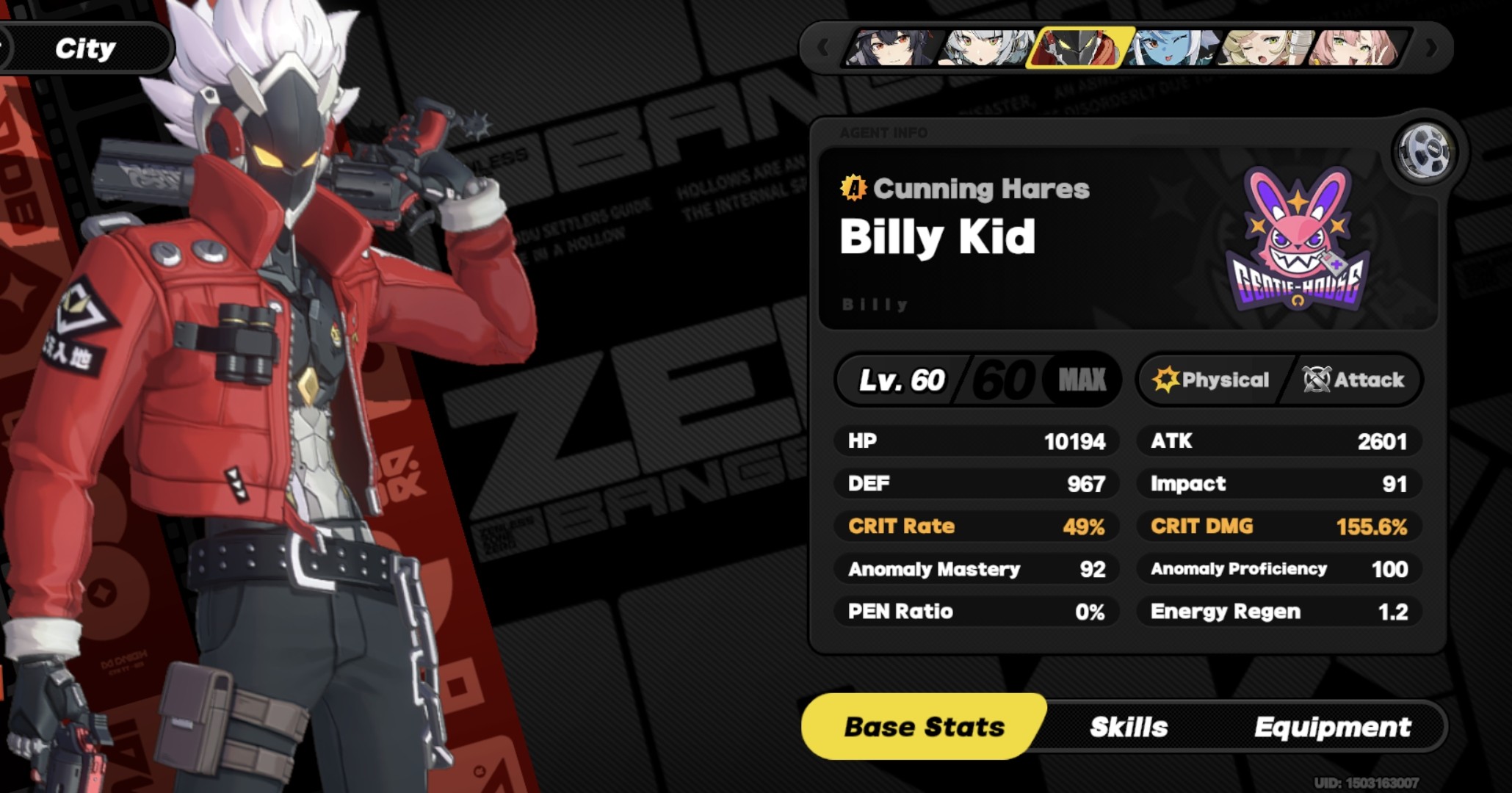1512x793 pixels.
Task: Toggle the PEN Ratio stat row
Action: [x=977, y=611]
